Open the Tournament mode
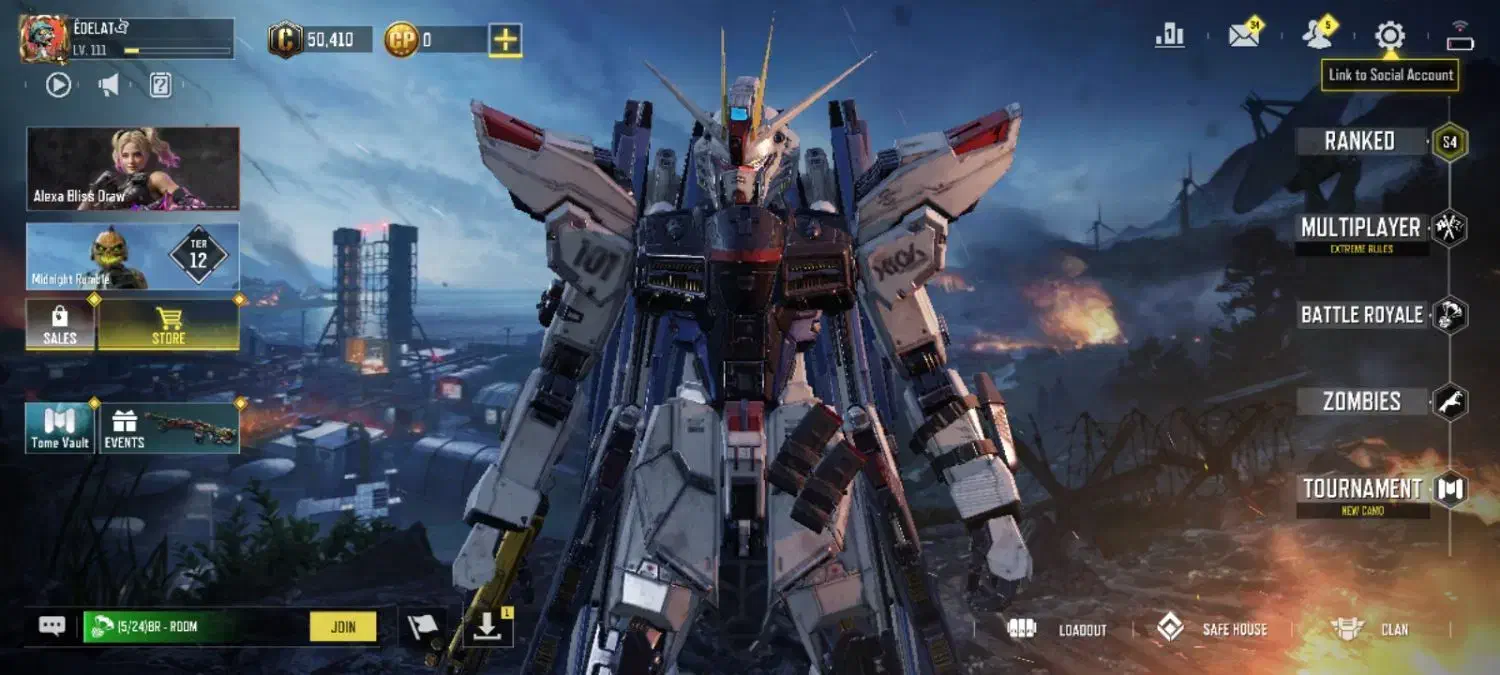Screen dimensions: 1500x675 [1362, 489]
